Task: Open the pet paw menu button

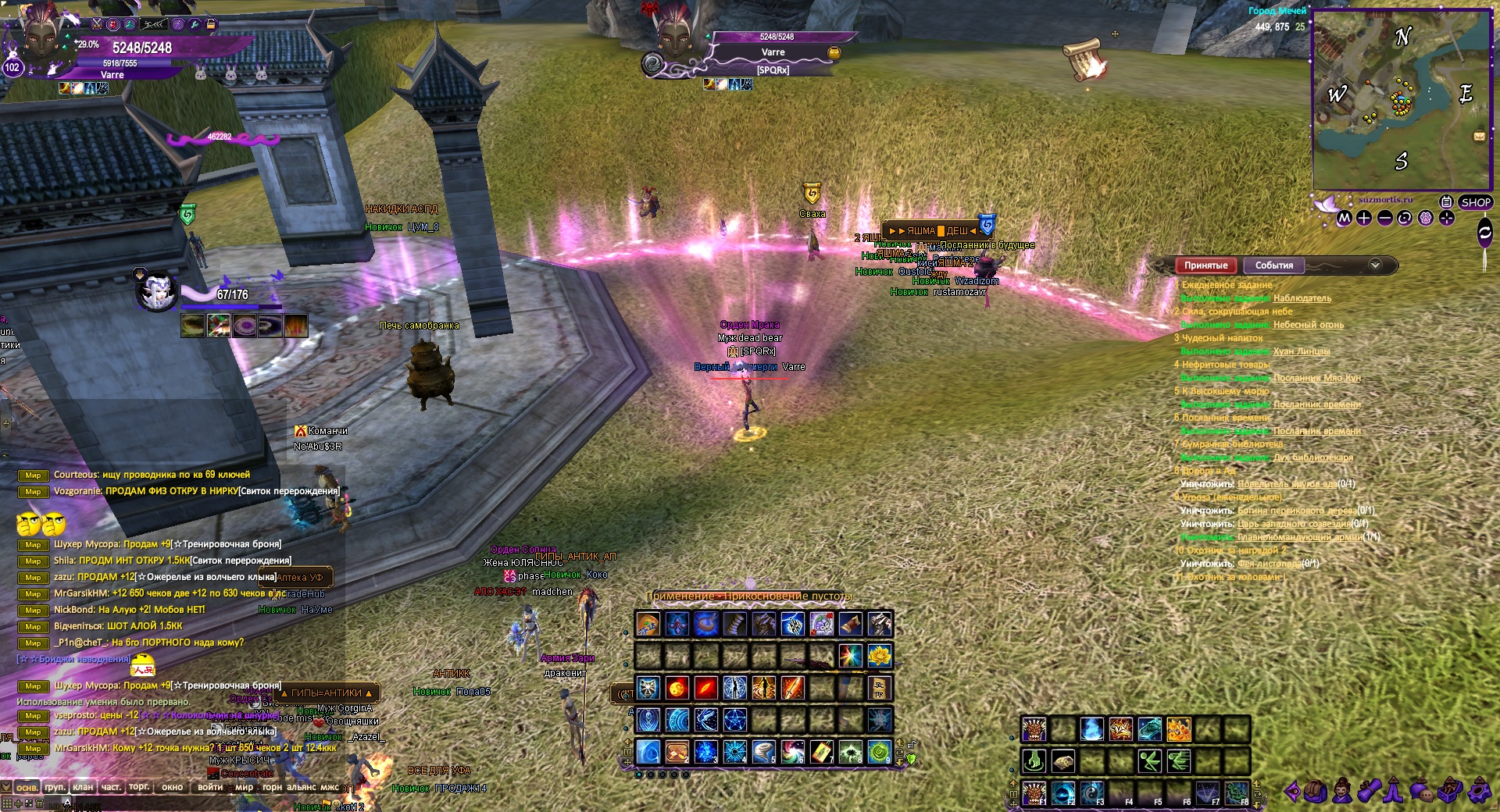Action: 1425,219
